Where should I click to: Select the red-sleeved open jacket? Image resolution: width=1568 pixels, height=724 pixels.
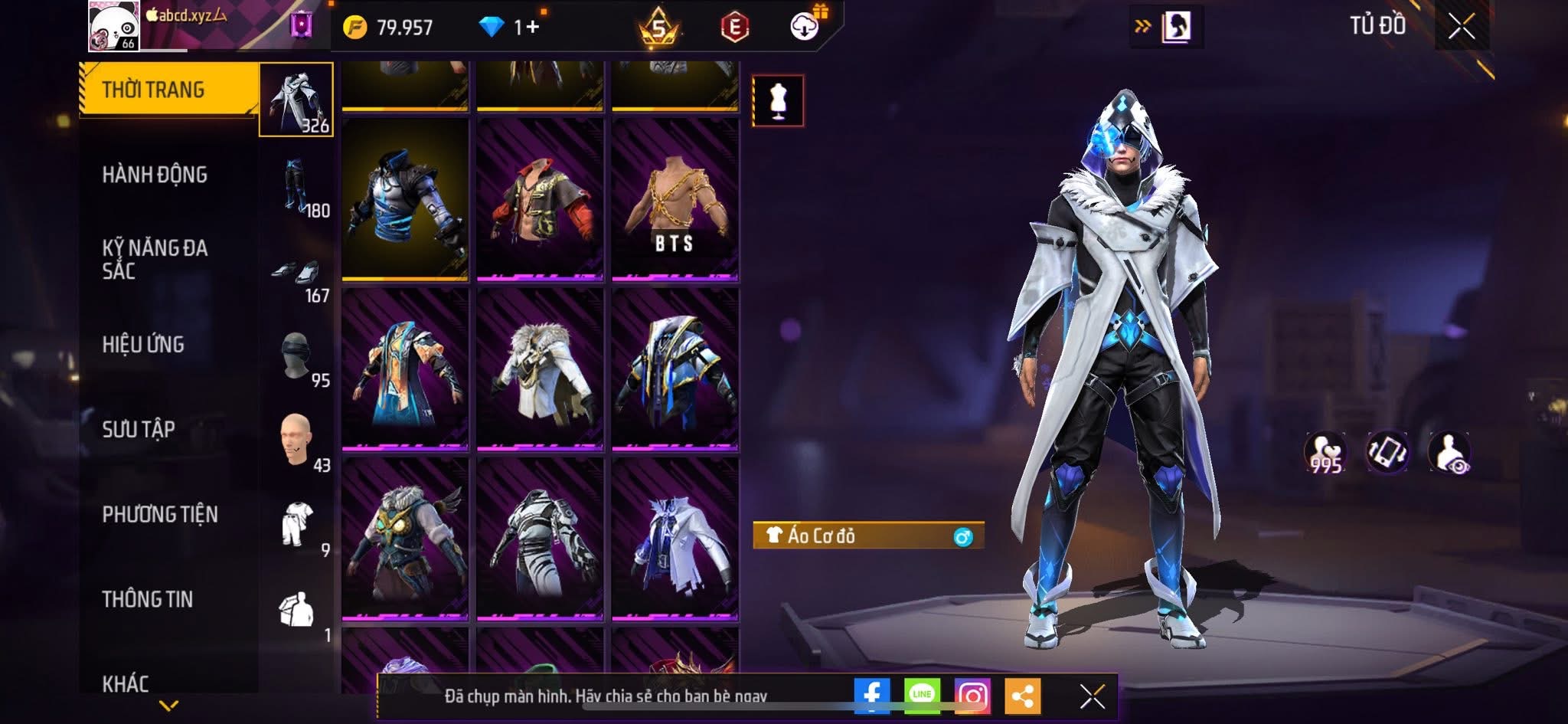coord(540,199)
